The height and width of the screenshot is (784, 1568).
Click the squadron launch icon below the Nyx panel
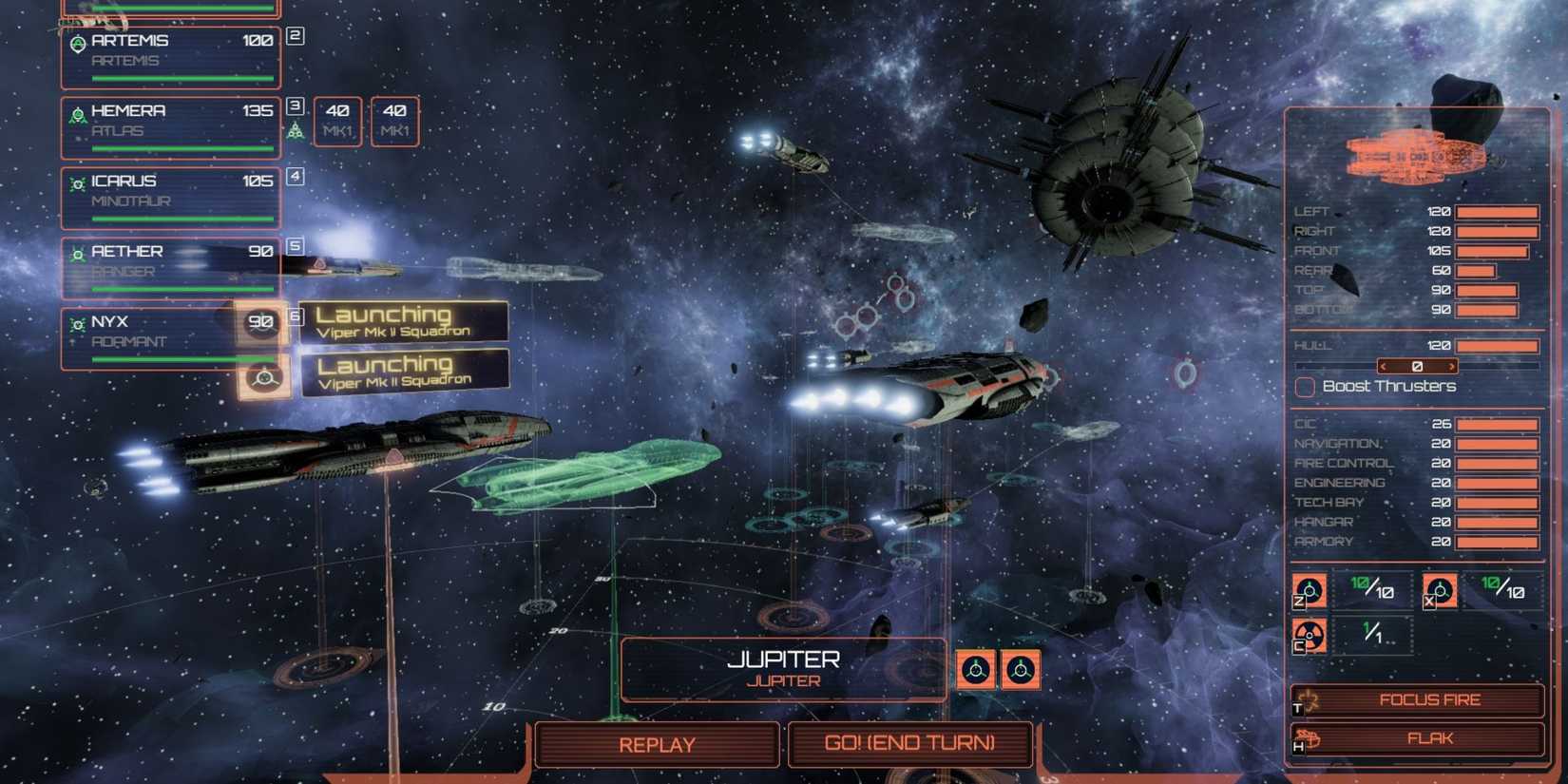coord(263,378)
